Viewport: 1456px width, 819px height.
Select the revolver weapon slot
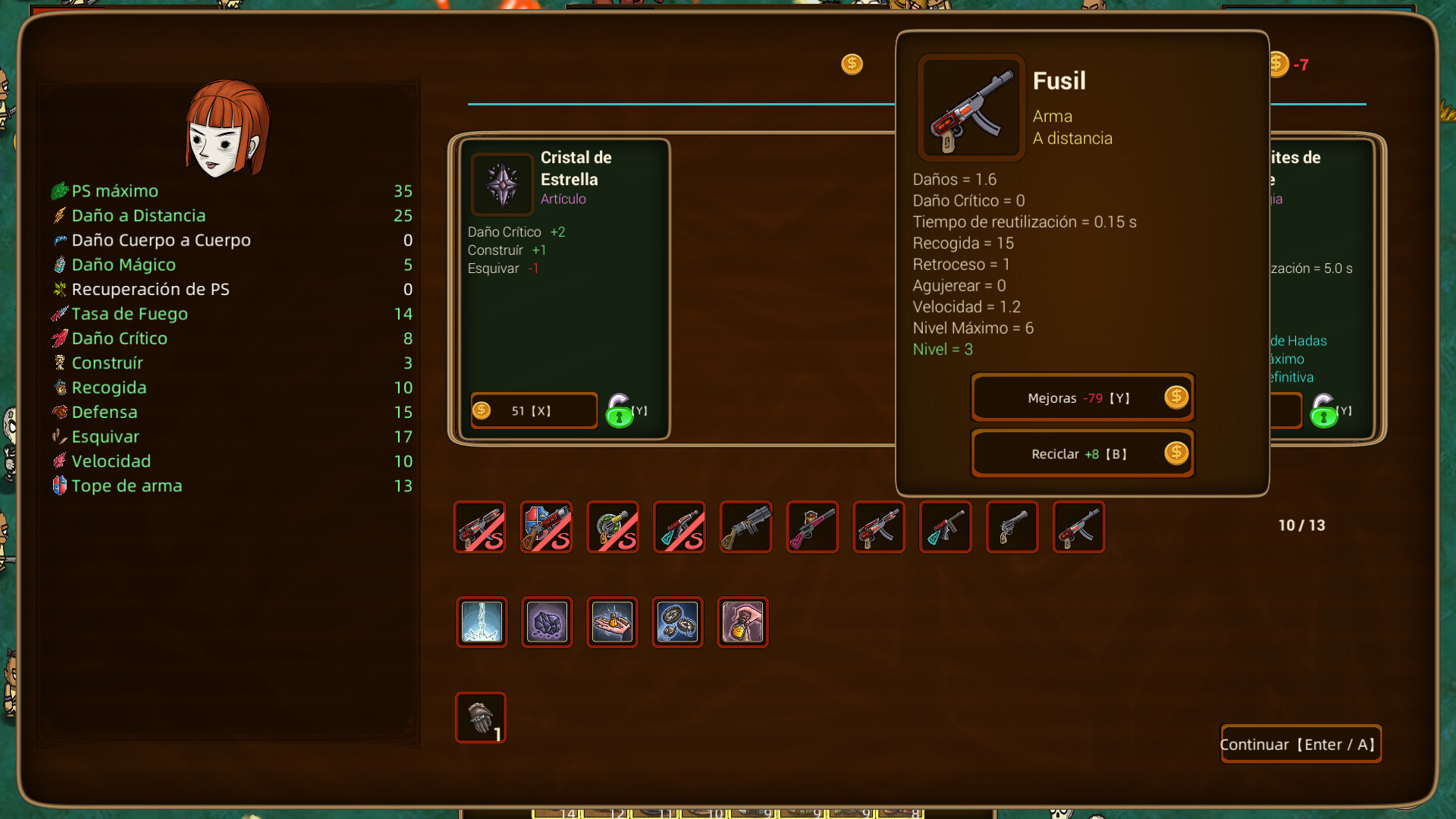point(1012,526)
